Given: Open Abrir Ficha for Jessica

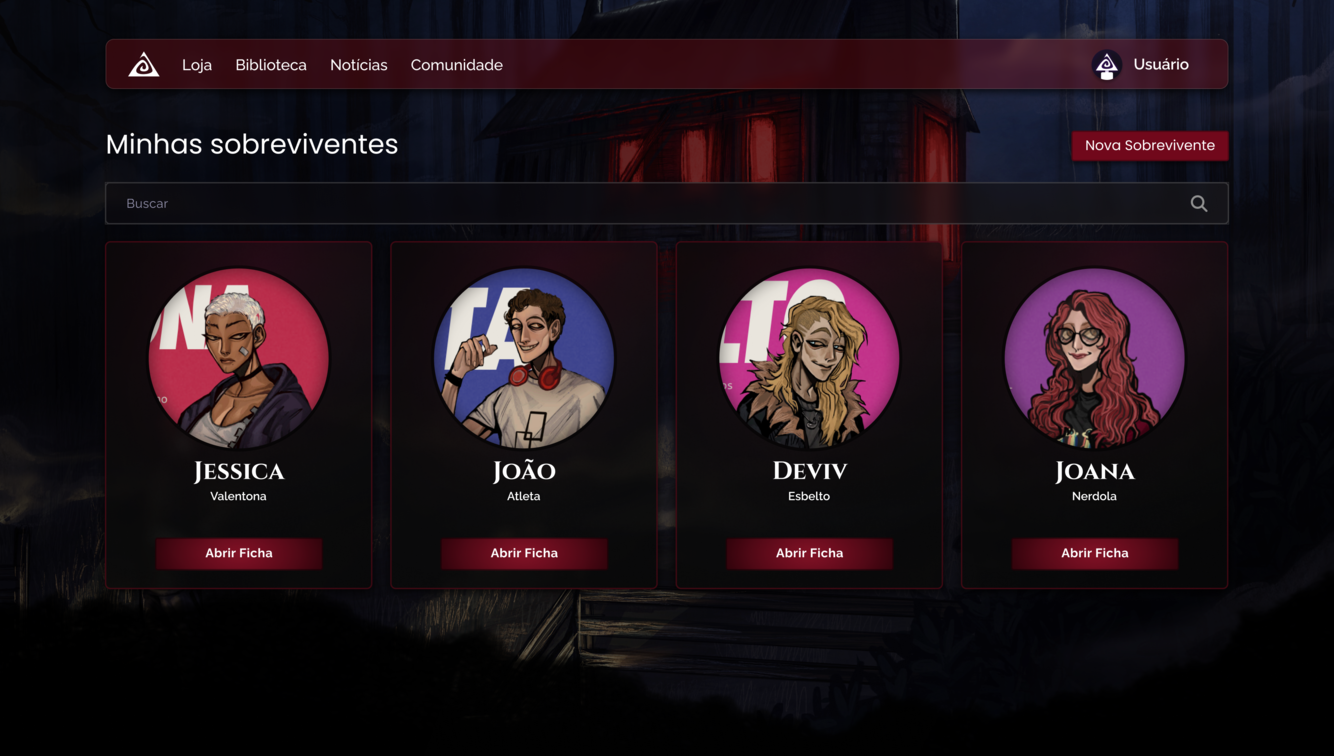Looking at the screenshot, I should pos(239,553).
